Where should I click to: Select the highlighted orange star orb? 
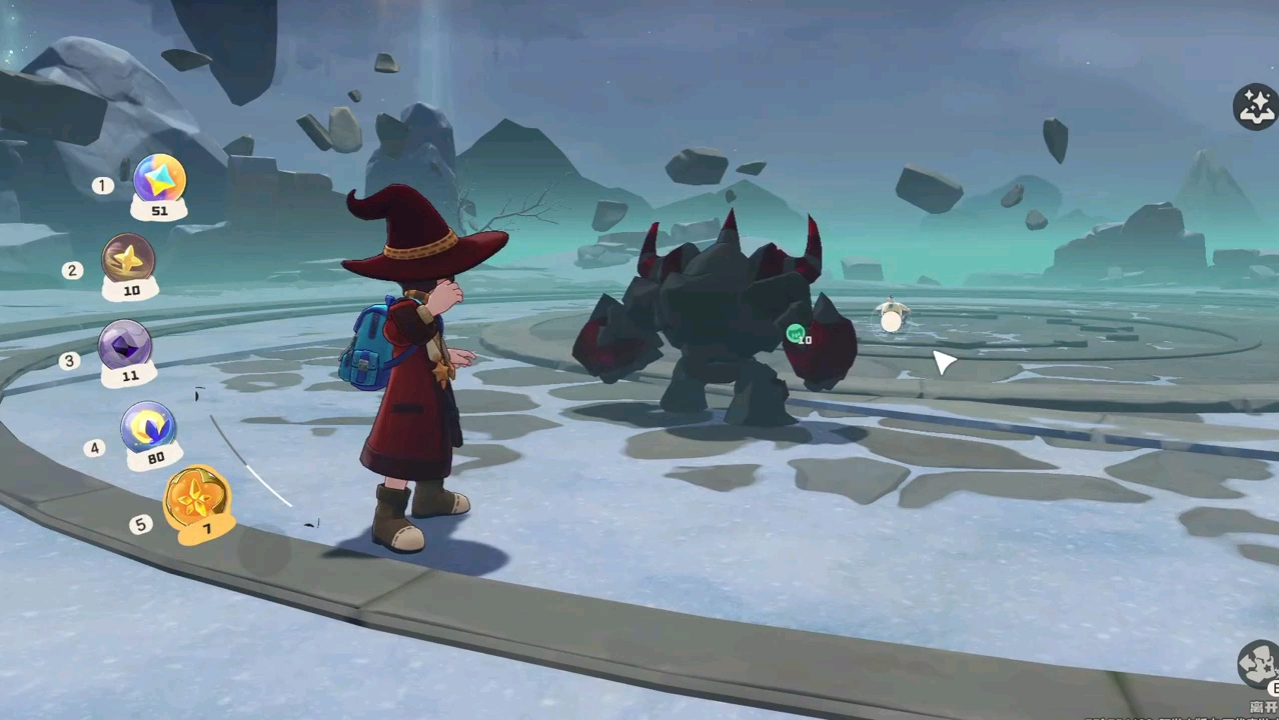[196, 498]
